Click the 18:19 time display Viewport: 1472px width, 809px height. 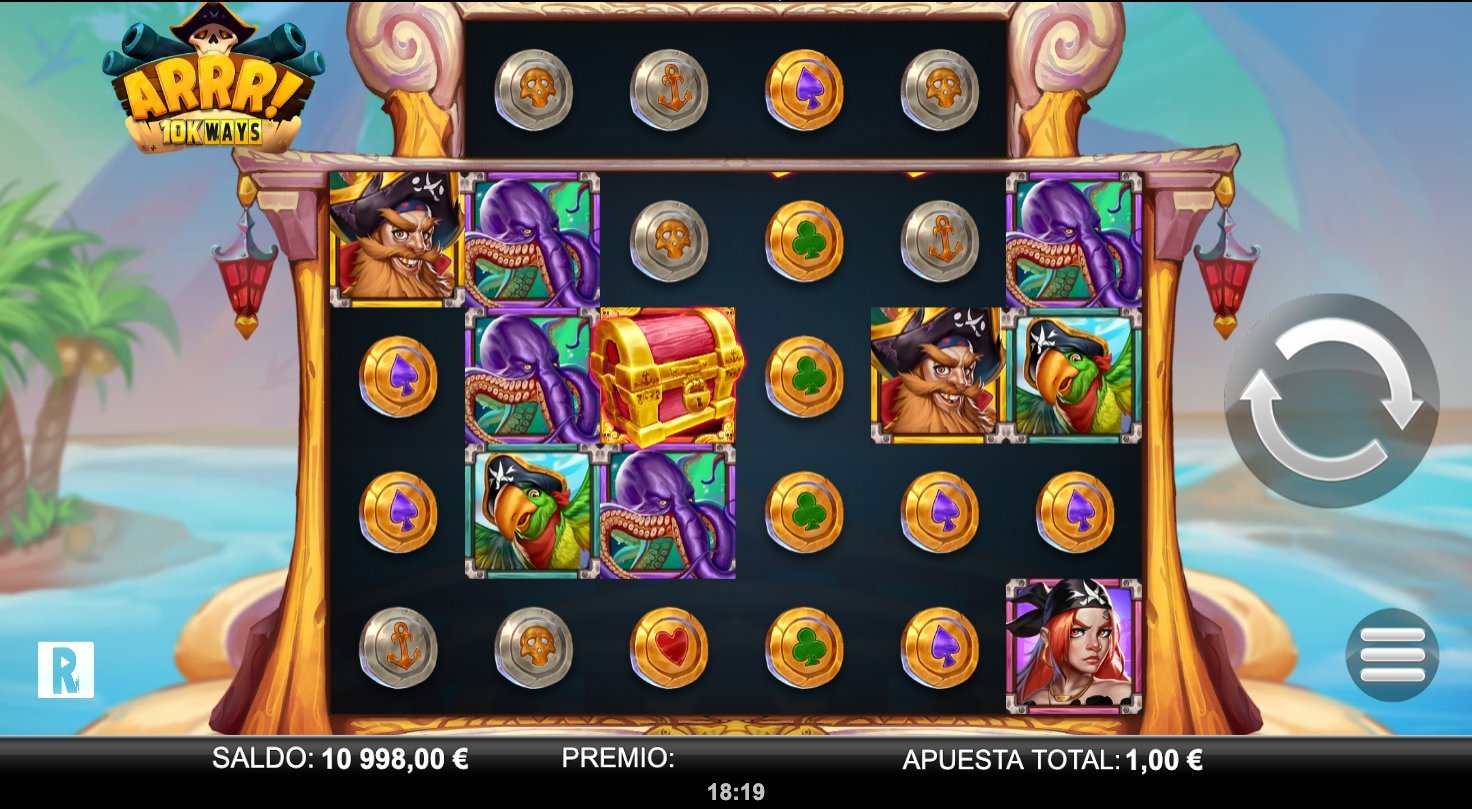(736, 792)
